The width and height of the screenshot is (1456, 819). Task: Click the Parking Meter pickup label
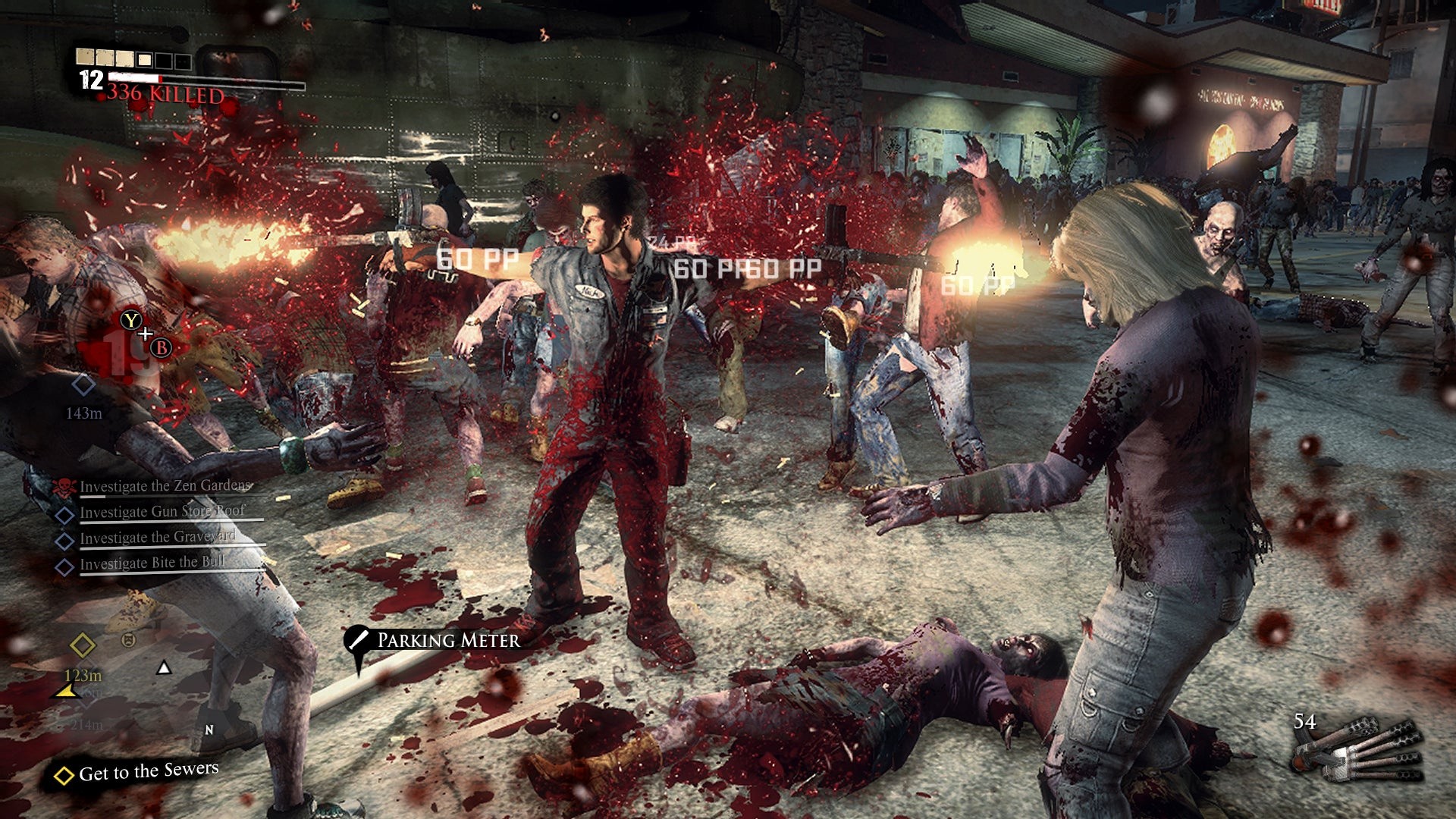click(x=447, y=641)
